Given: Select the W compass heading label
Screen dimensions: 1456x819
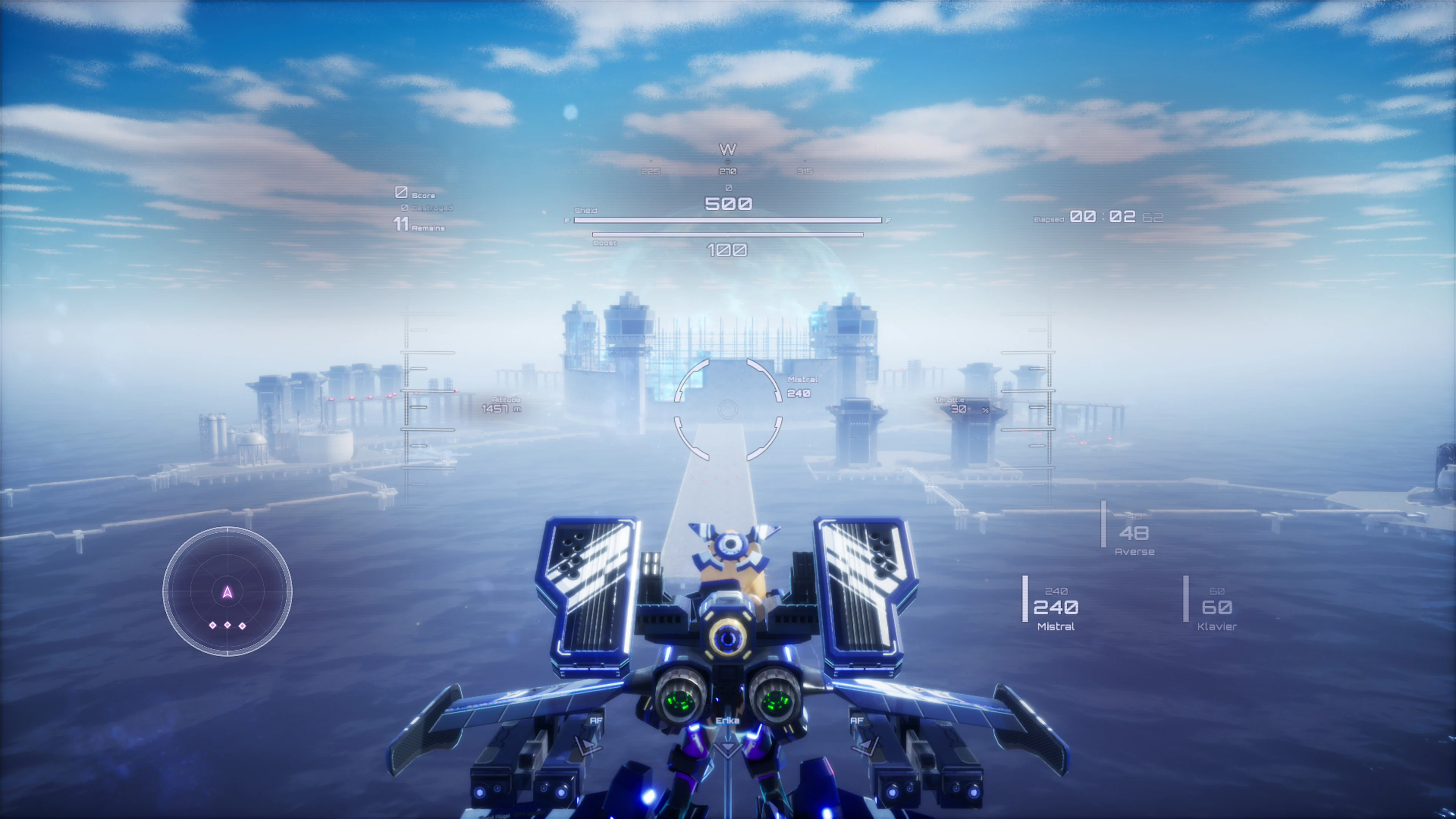Looking at the screenshot, I should tap(728, 148).
